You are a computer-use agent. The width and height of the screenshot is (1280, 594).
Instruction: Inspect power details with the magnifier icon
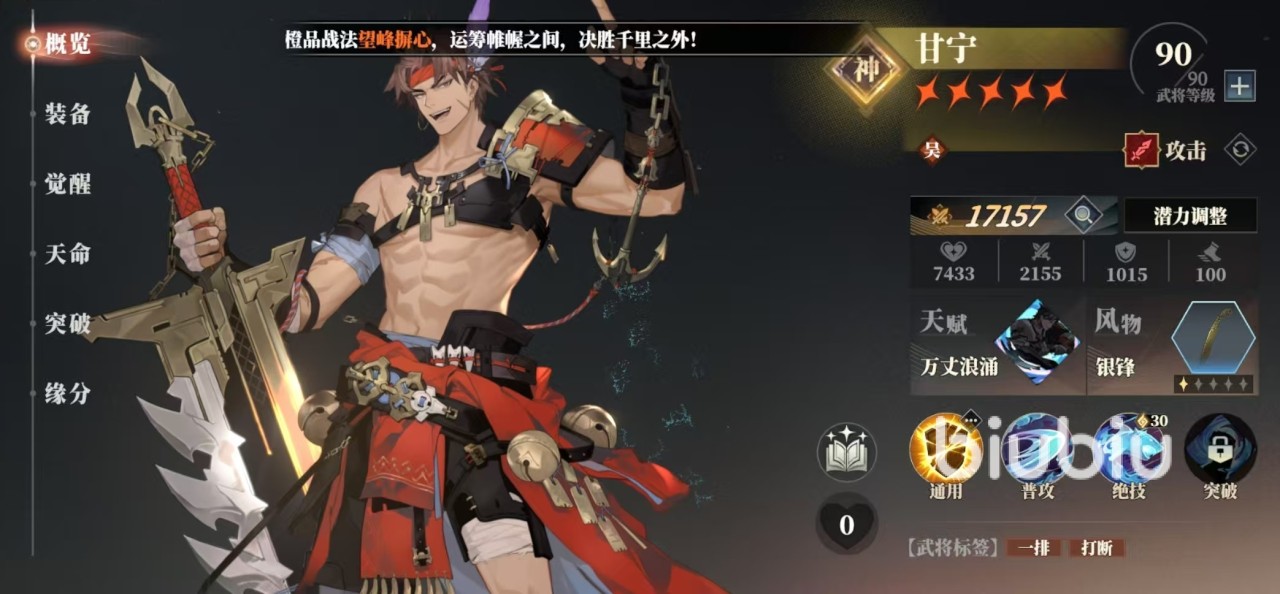pos(1081,214)
